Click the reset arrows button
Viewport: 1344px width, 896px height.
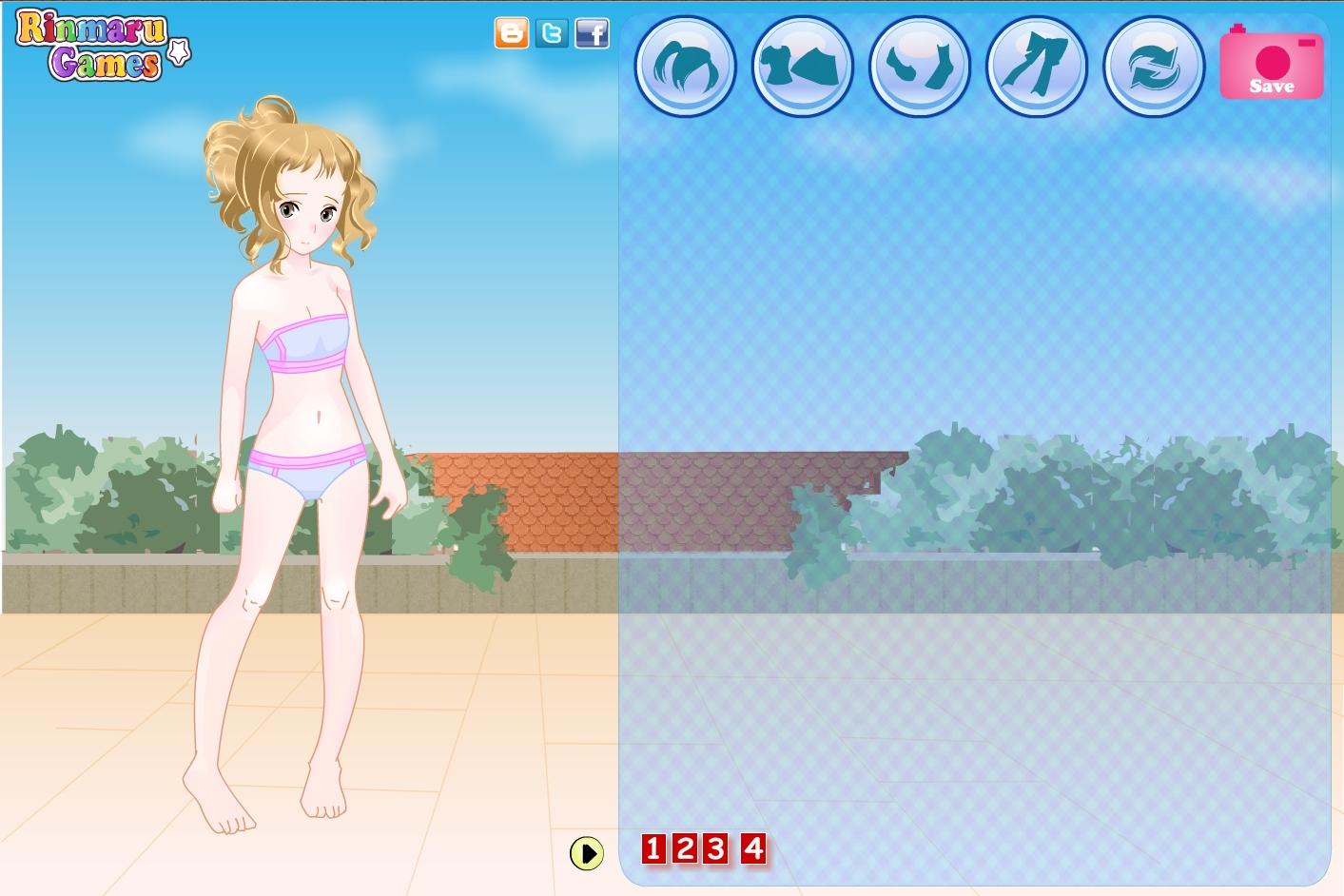pos(1153,67)
